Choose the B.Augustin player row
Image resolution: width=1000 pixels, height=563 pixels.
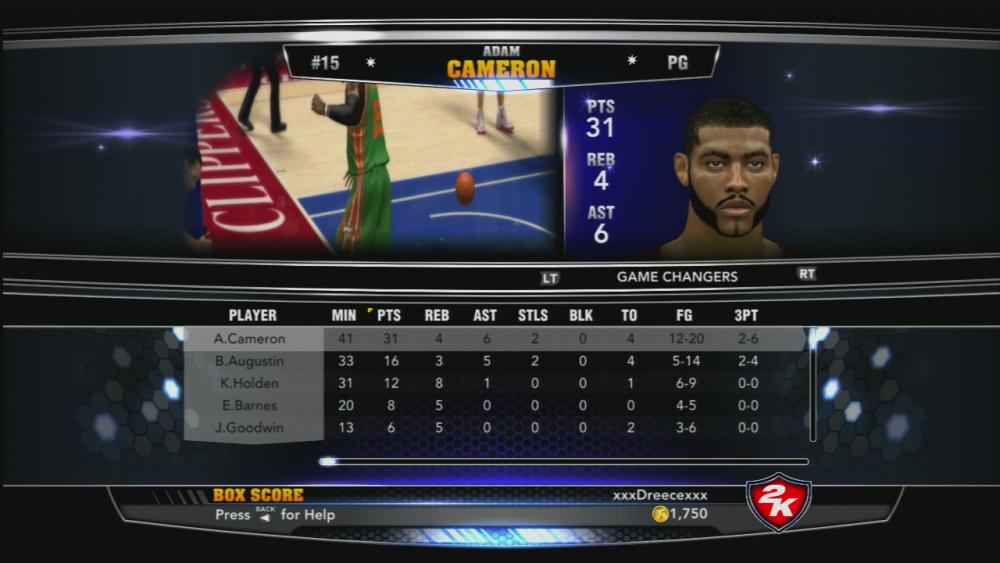pyautogui.click(x=251, y=361)
